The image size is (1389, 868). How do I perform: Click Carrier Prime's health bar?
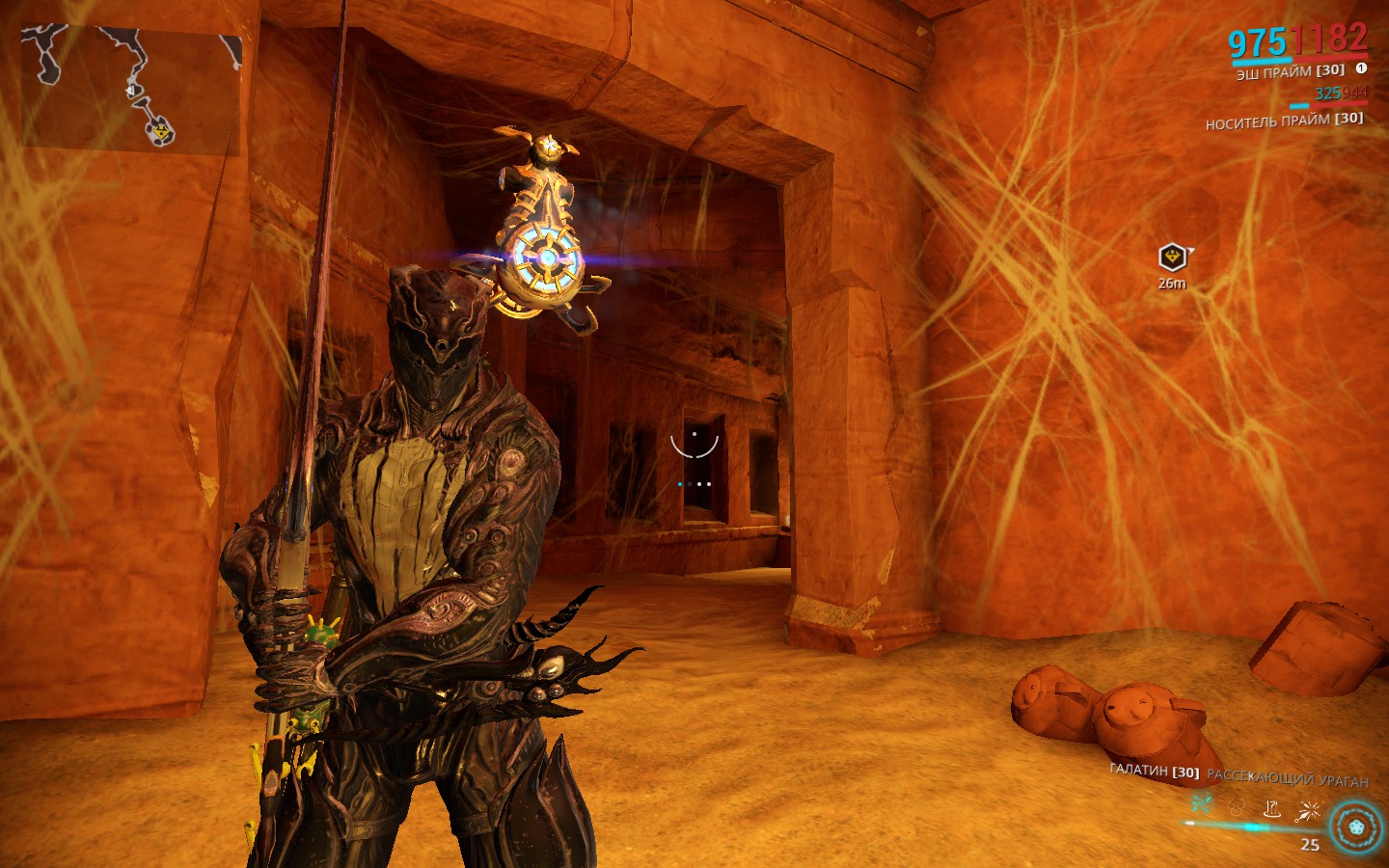(1339, 104)
